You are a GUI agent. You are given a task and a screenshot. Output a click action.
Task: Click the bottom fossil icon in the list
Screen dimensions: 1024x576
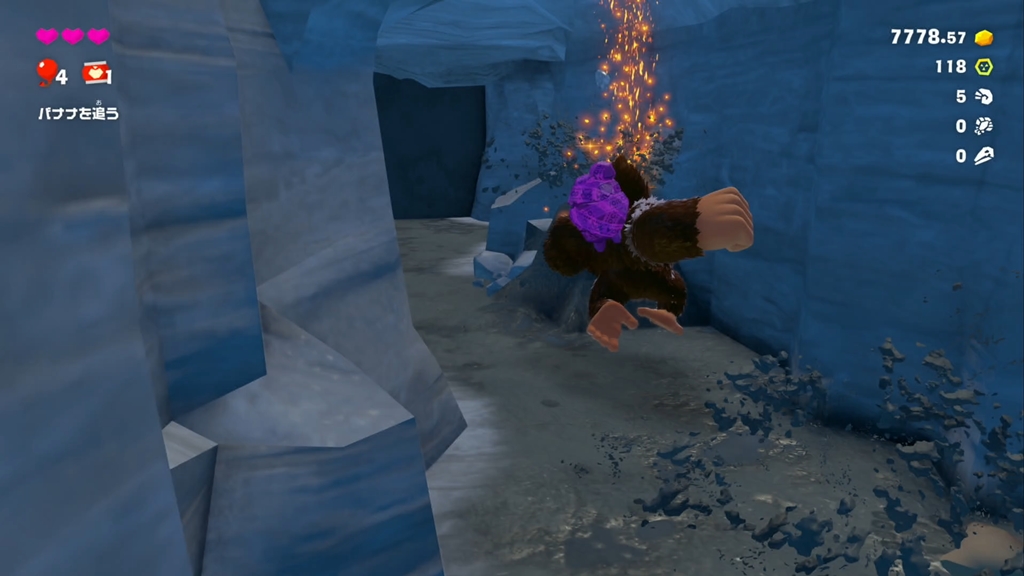click(x=984, y=156)
